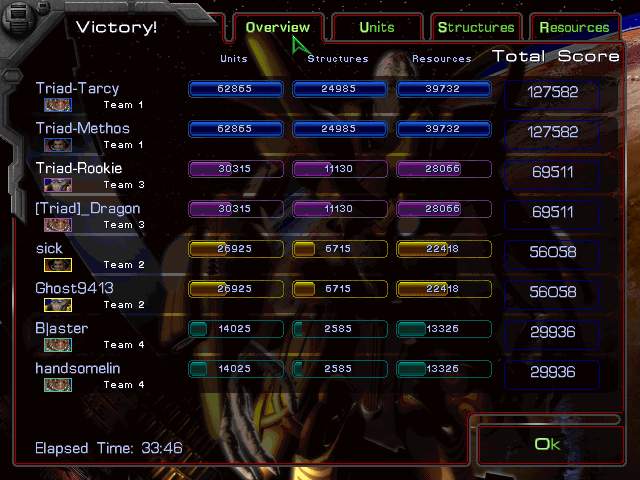Confirm with the Ok button
Viewport: 640px width, 480px height.
[547, 444]
